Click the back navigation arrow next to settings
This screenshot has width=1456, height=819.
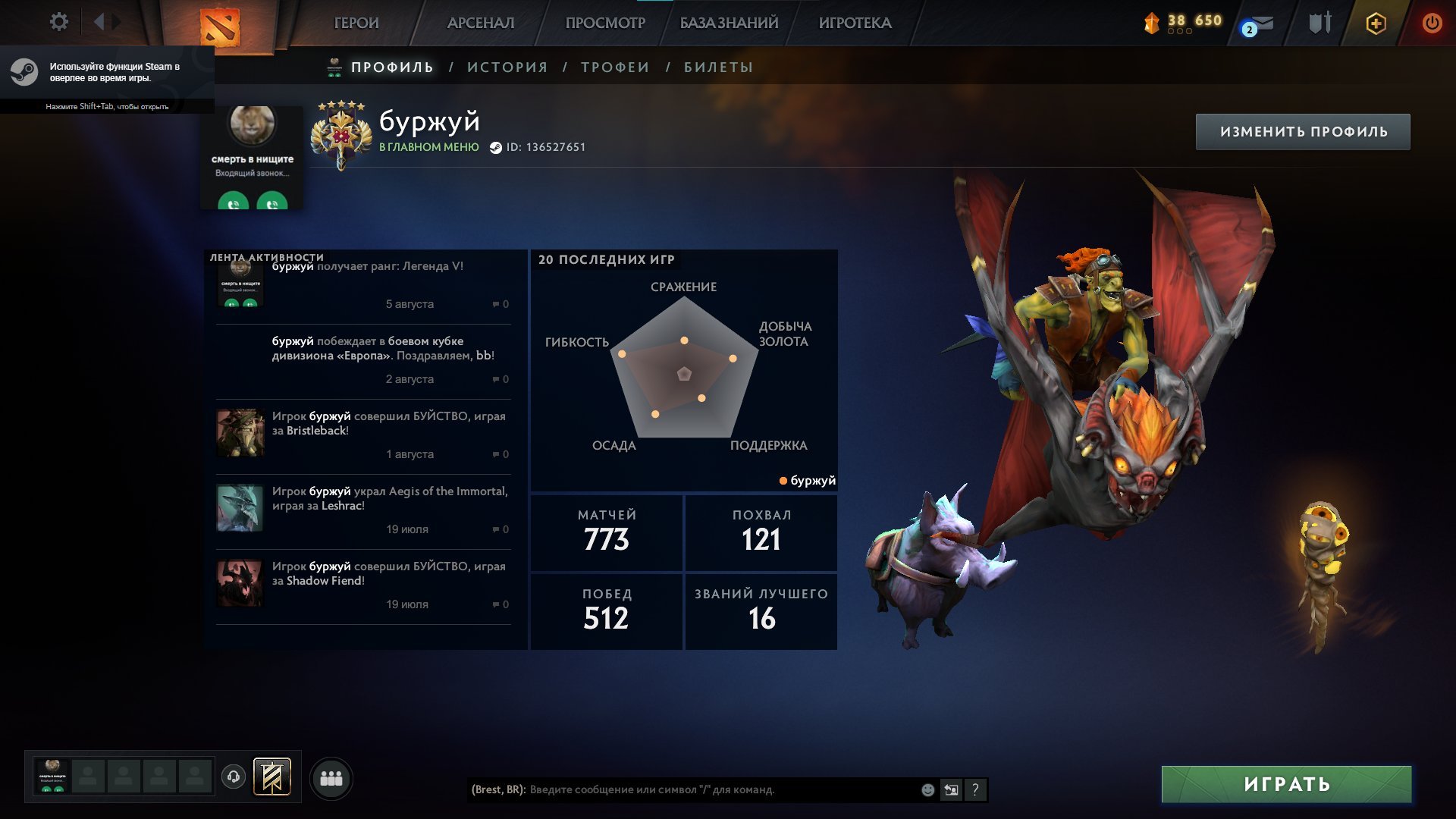point(99,22)
